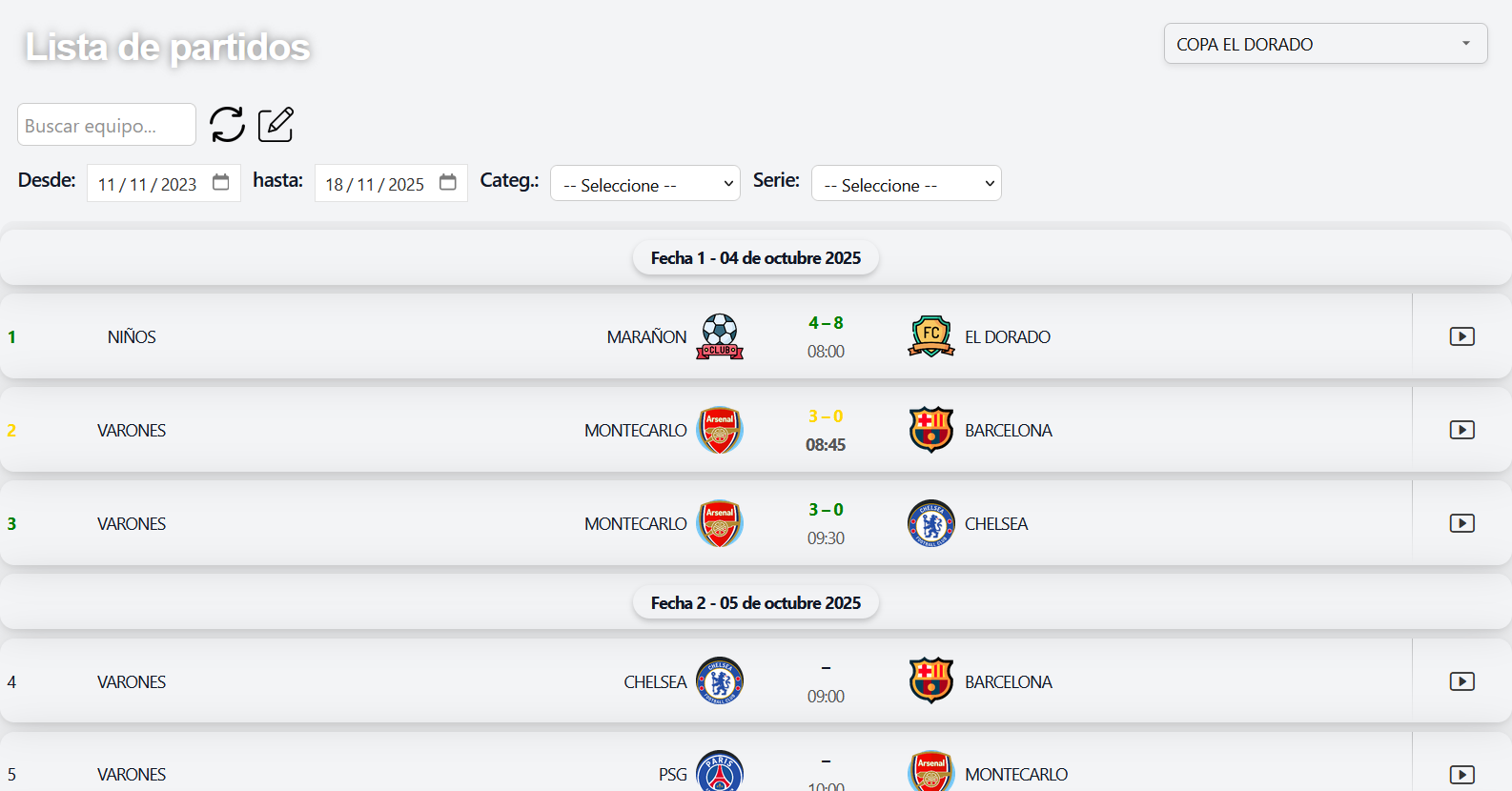Play the Montecarlo vs Barcelona match video
Viewport: 1512px width, 791px height.
coord(1461,429)
